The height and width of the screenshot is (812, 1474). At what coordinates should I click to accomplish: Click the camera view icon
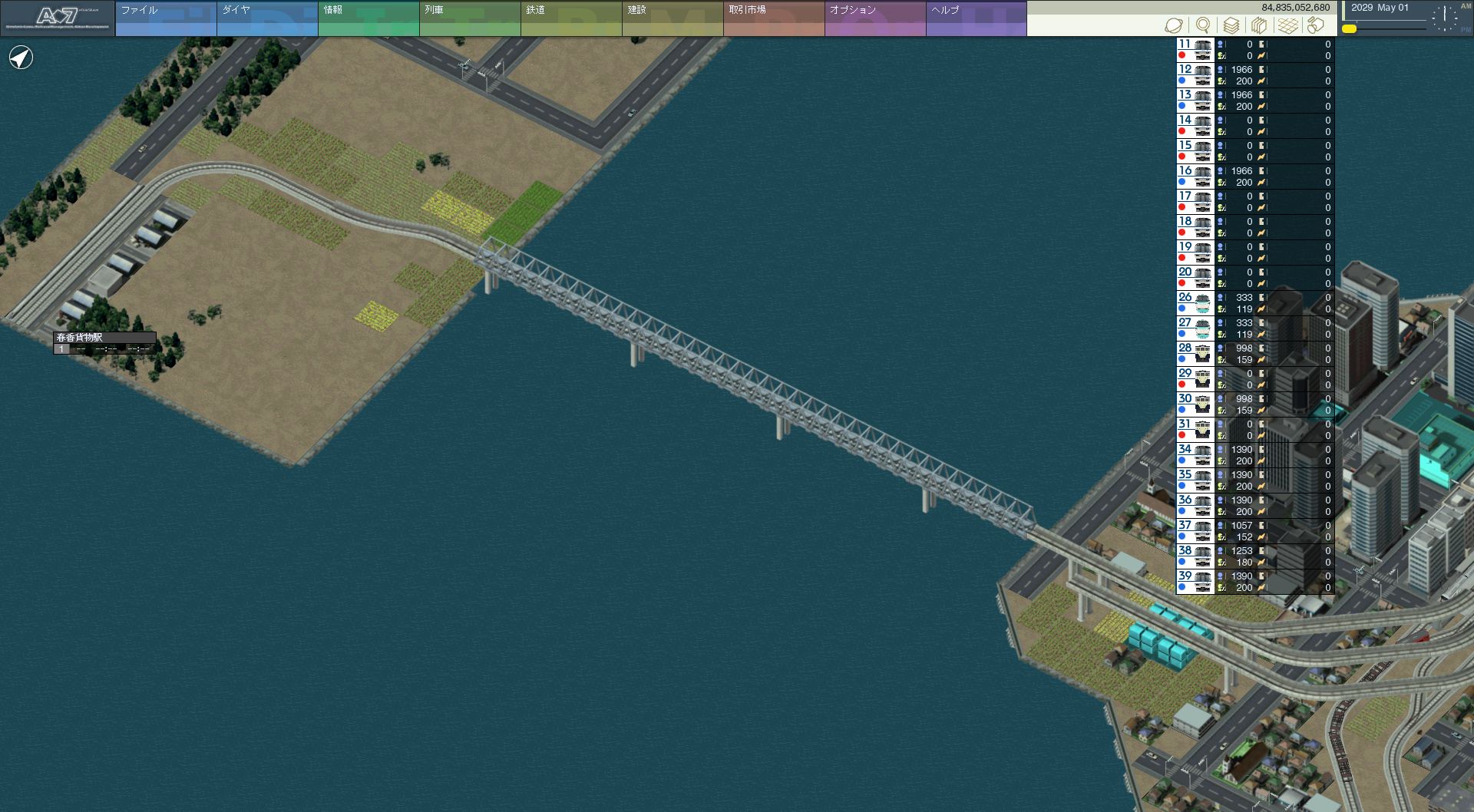point(1316,25)
